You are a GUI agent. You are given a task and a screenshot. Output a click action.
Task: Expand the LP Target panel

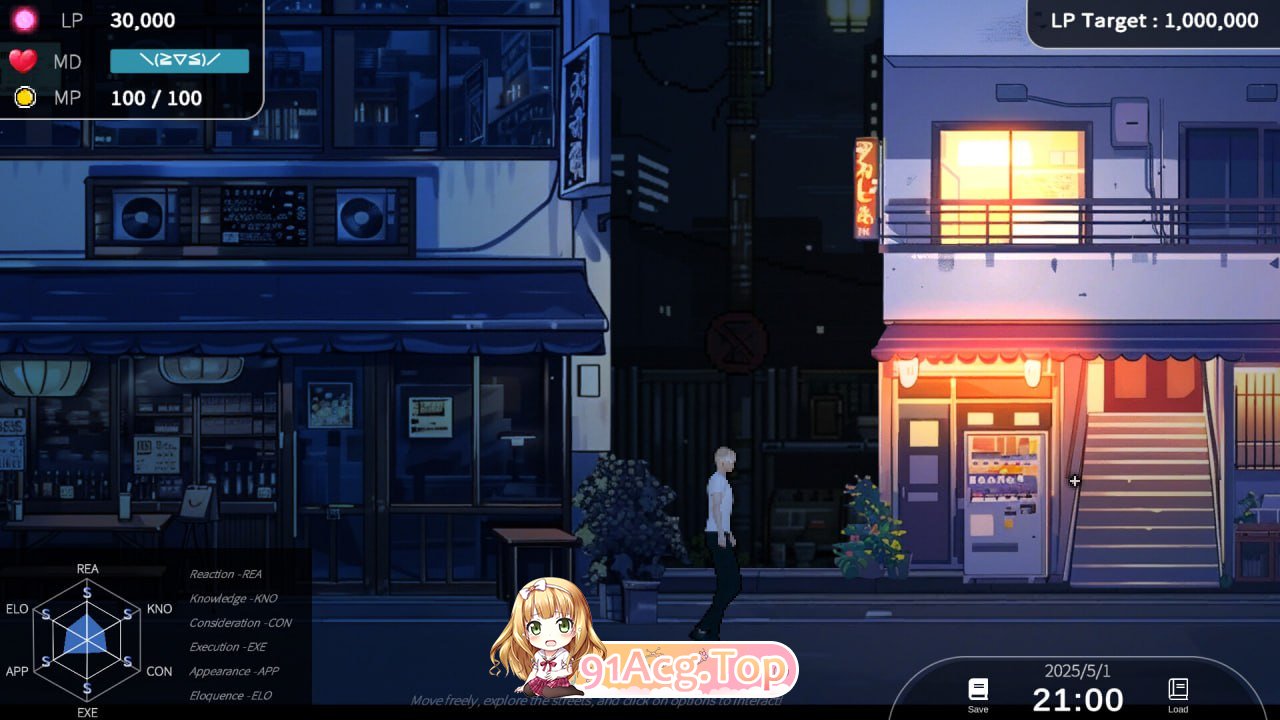1150,20
